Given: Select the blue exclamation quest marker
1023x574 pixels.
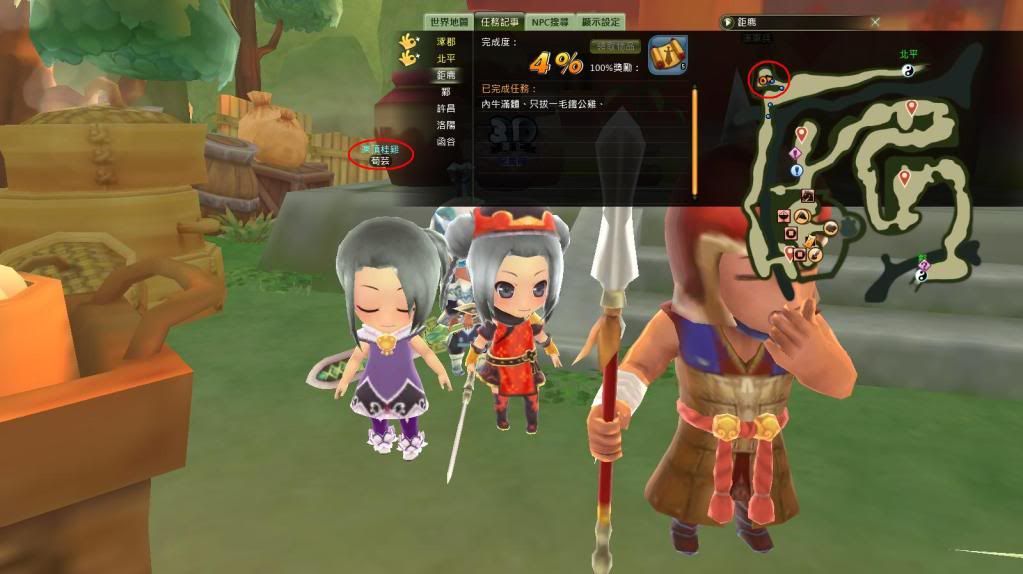Looking at the screenshot, I should click(797, 170).
